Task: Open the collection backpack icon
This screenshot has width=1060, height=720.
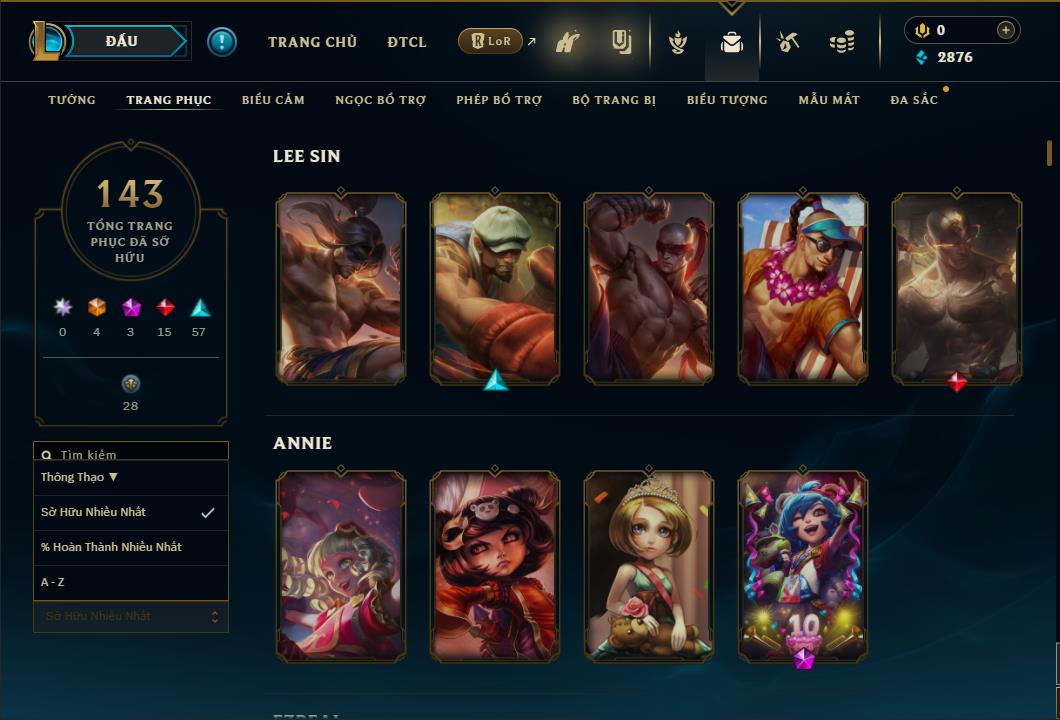Action: click(x=732, y=43)
